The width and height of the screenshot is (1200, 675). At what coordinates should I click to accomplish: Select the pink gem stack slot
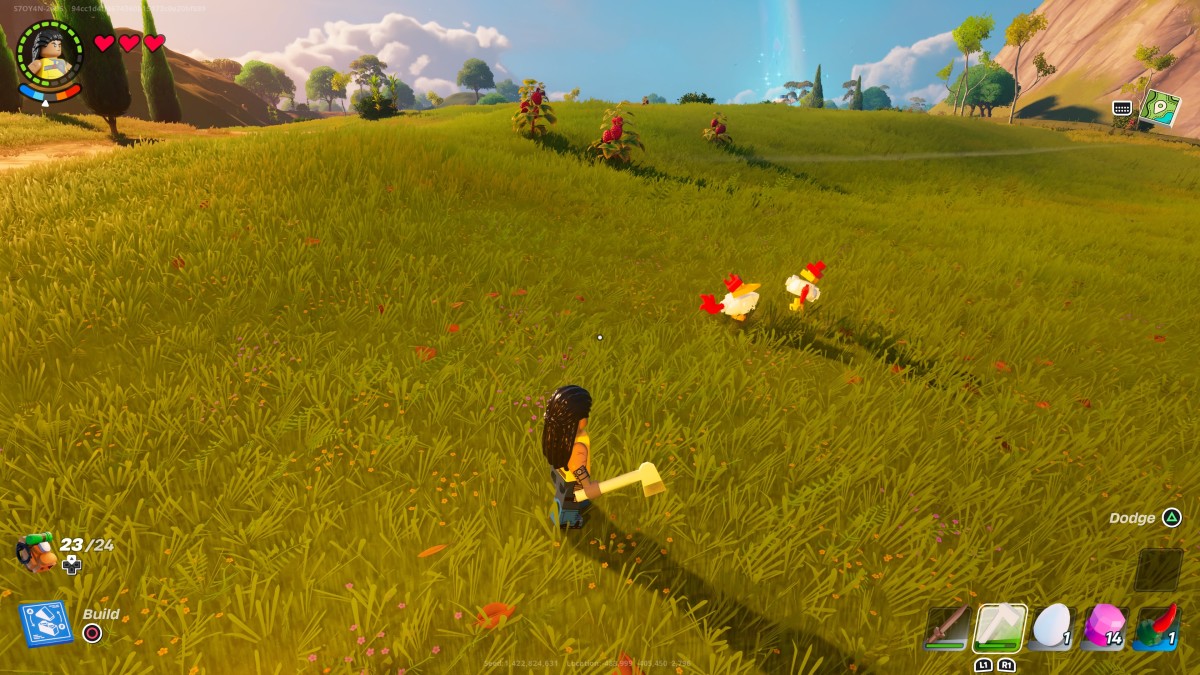click(x=1104, y=628)
